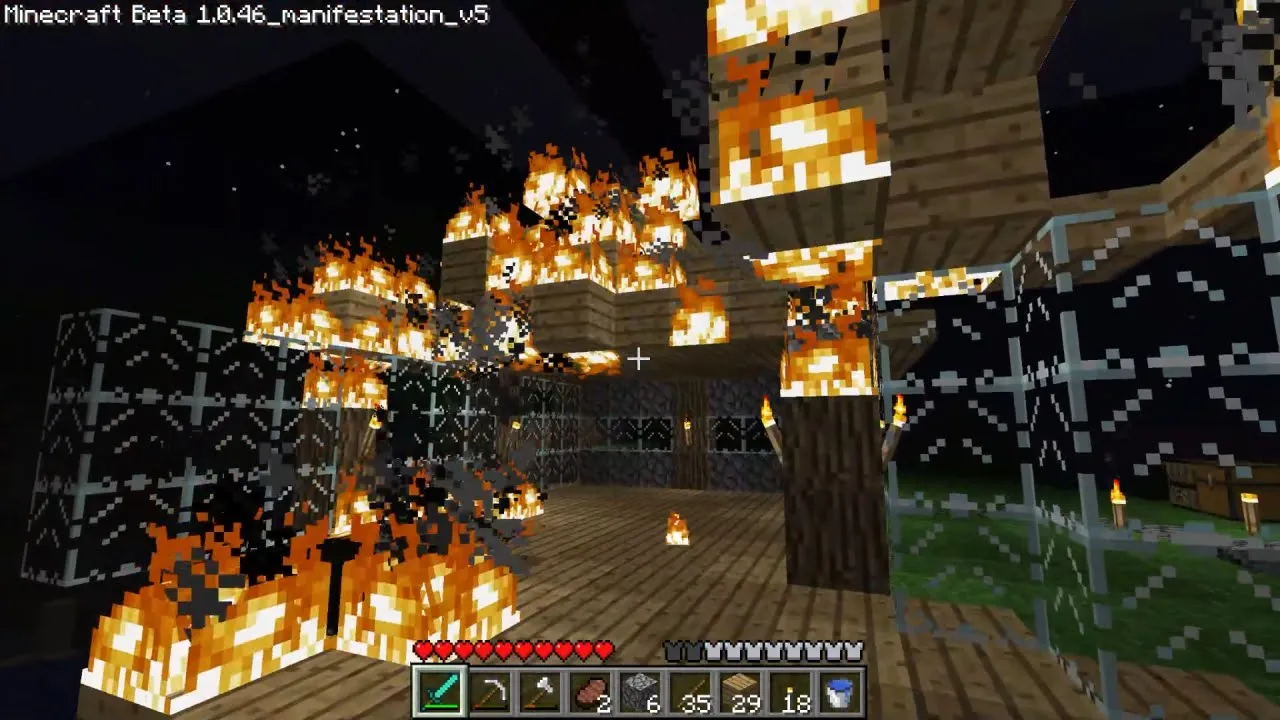Choose the axe hotbar slot

pyautogui.click(x=540, y=692)
